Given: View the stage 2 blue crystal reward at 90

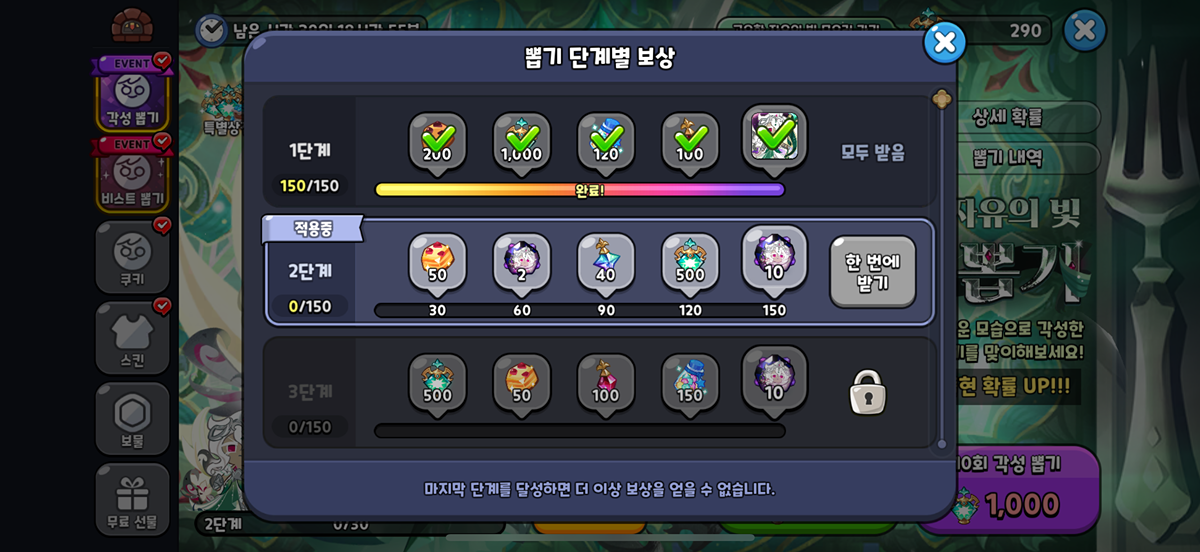Looking at the screenshot, I should (605, 263).
